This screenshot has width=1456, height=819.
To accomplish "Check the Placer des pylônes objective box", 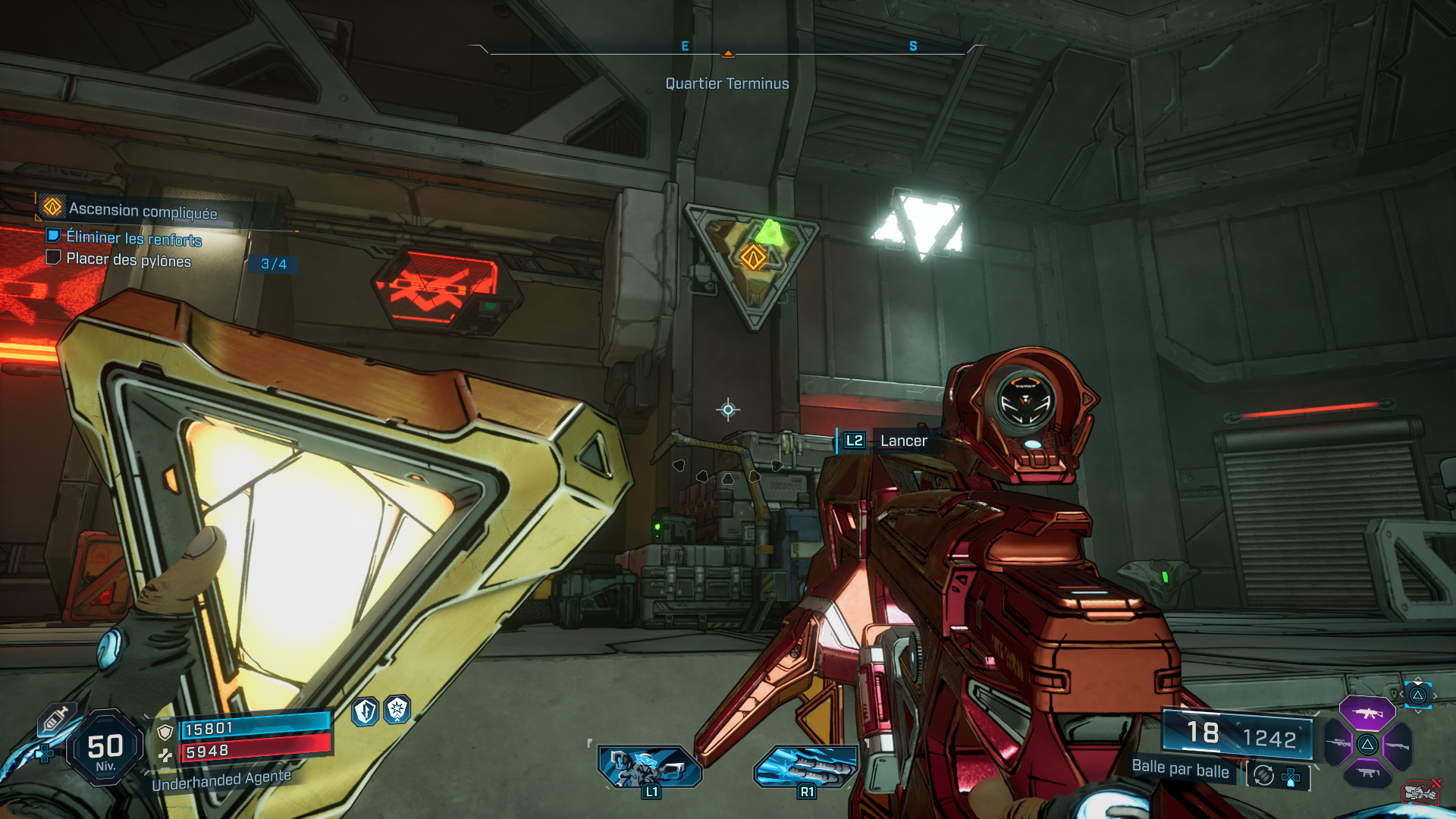I will coord(53,260).
